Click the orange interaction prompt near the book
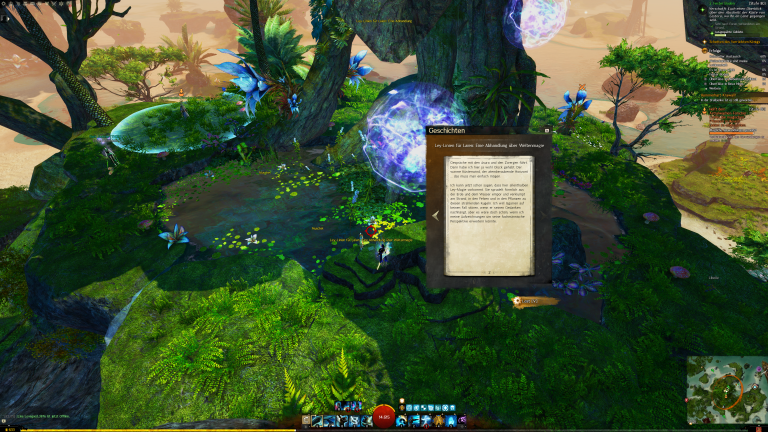Screen dimensions: 768x432 pos(529,300)
